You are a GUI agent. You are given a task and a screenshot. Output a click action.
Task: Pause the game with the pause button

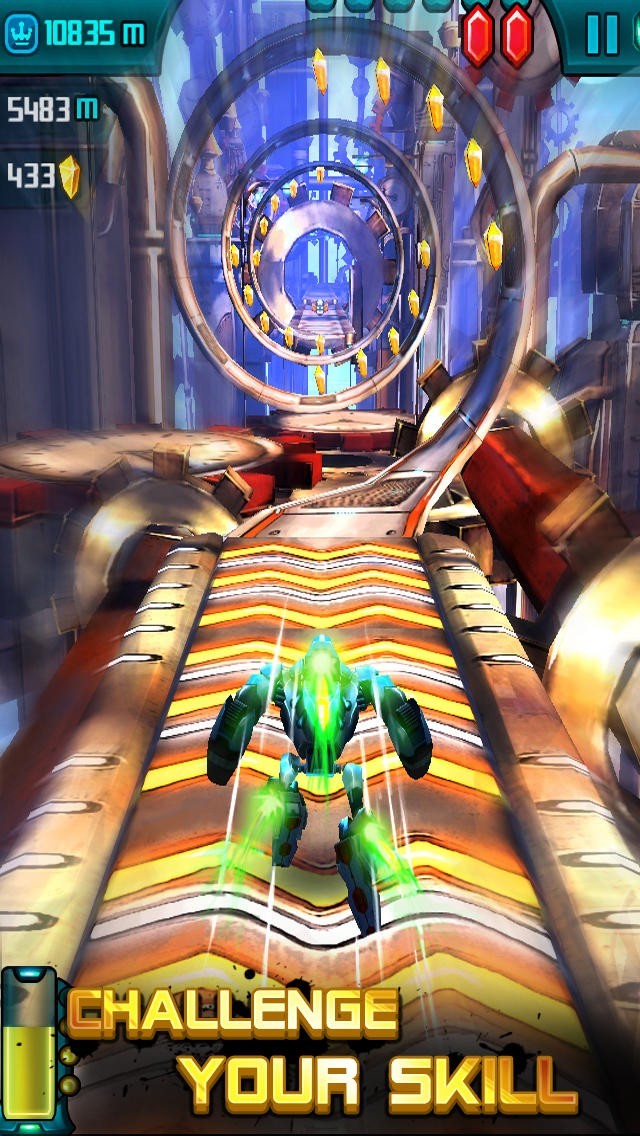click(x=602, y=35)
